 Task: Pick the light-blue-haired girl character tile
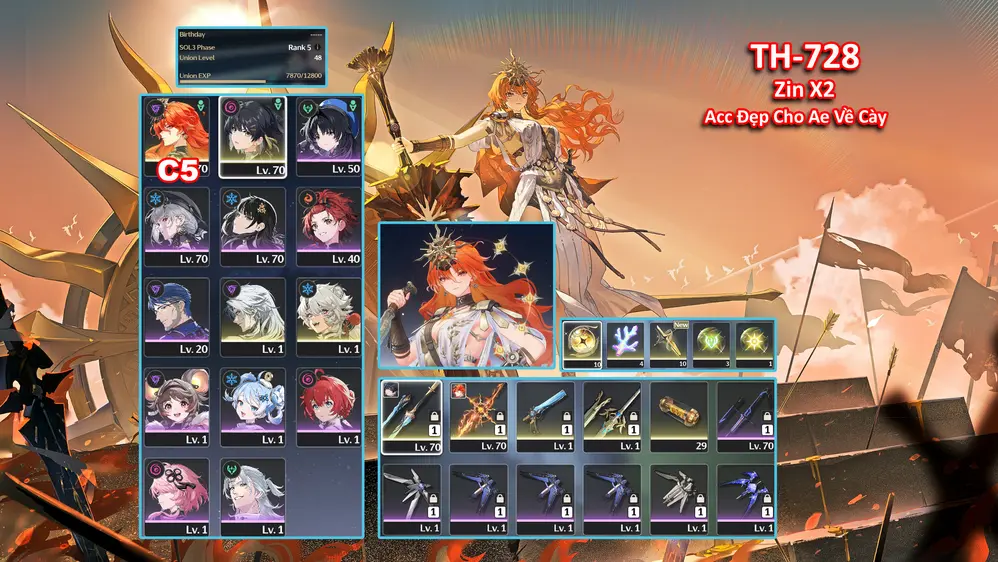252,407
